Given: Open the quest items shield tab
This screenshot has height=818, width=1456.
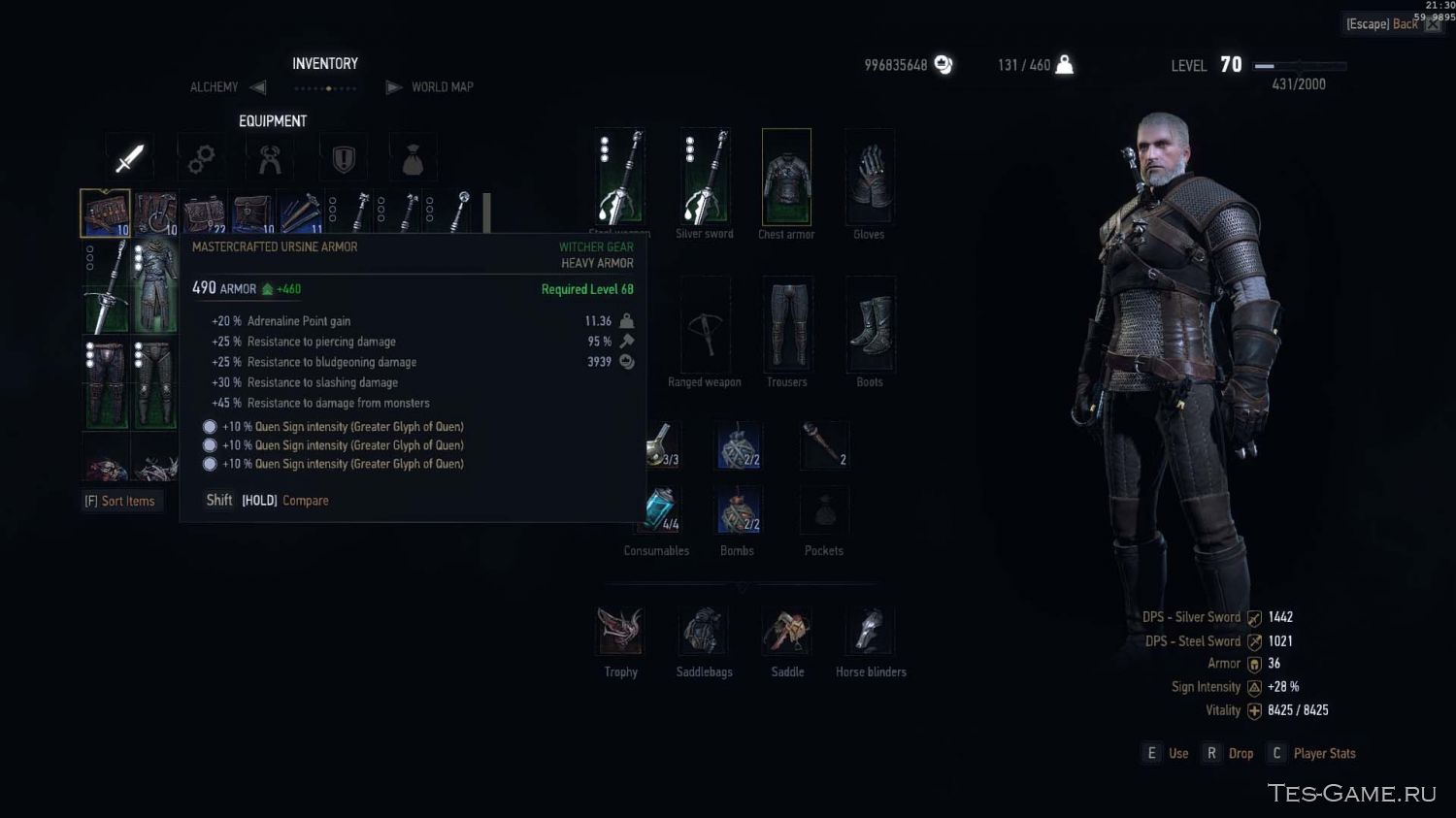Looking at the screenshot, I should (344, 158).
